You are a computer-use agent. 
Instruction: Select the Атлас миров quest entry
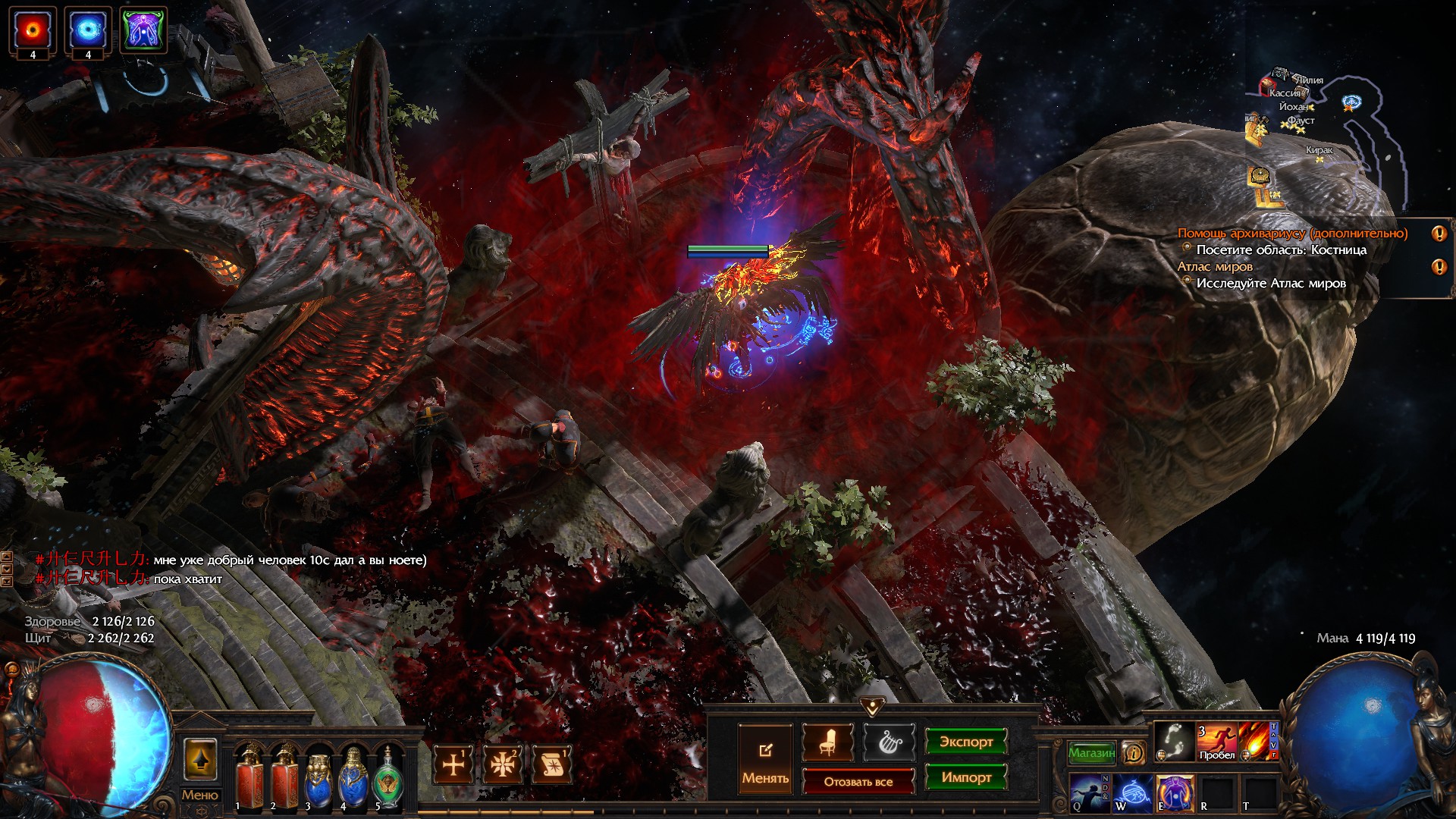click(1215, 267)
